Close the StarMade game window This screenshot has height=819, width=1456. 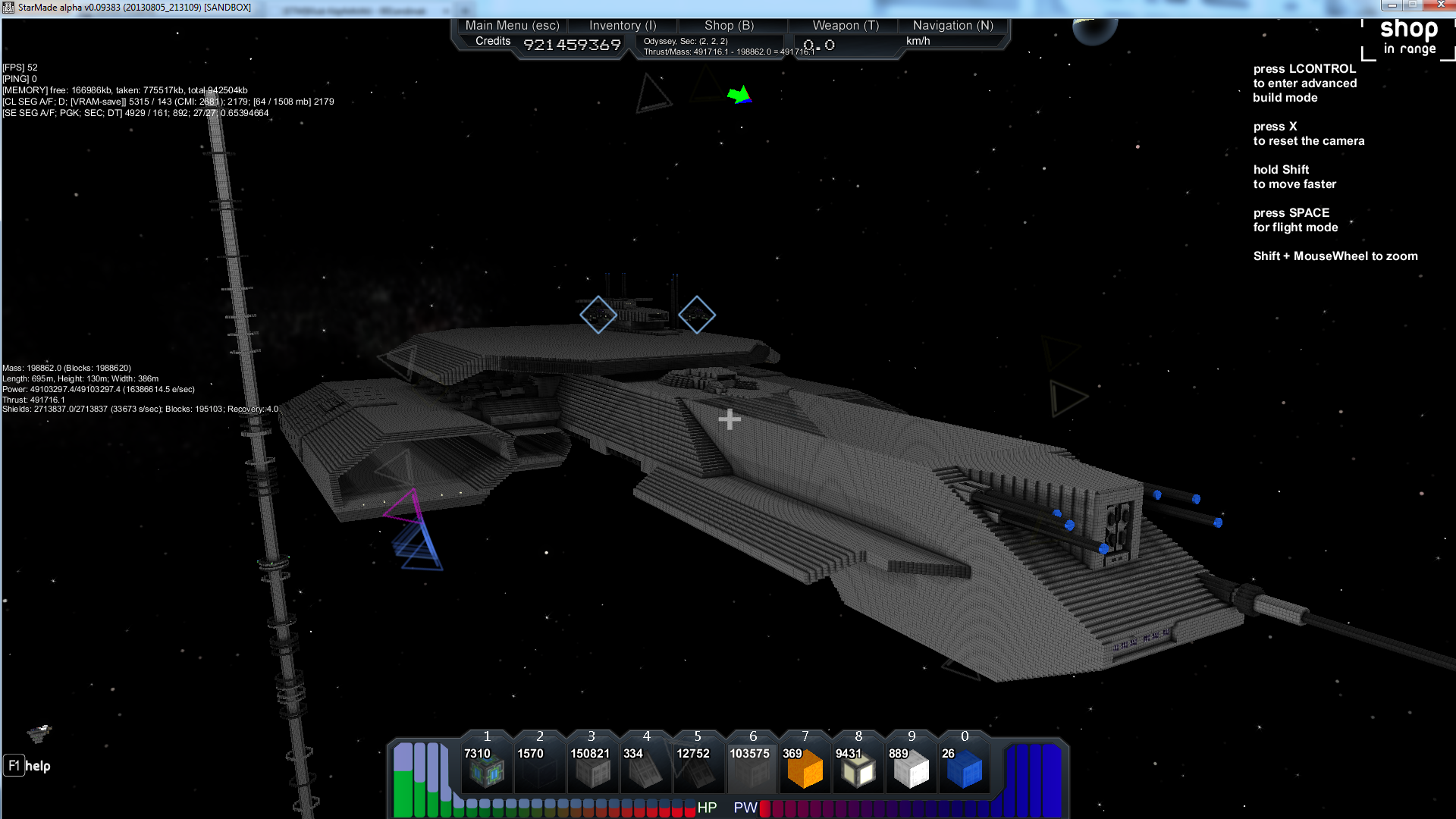coord(1440,5)
